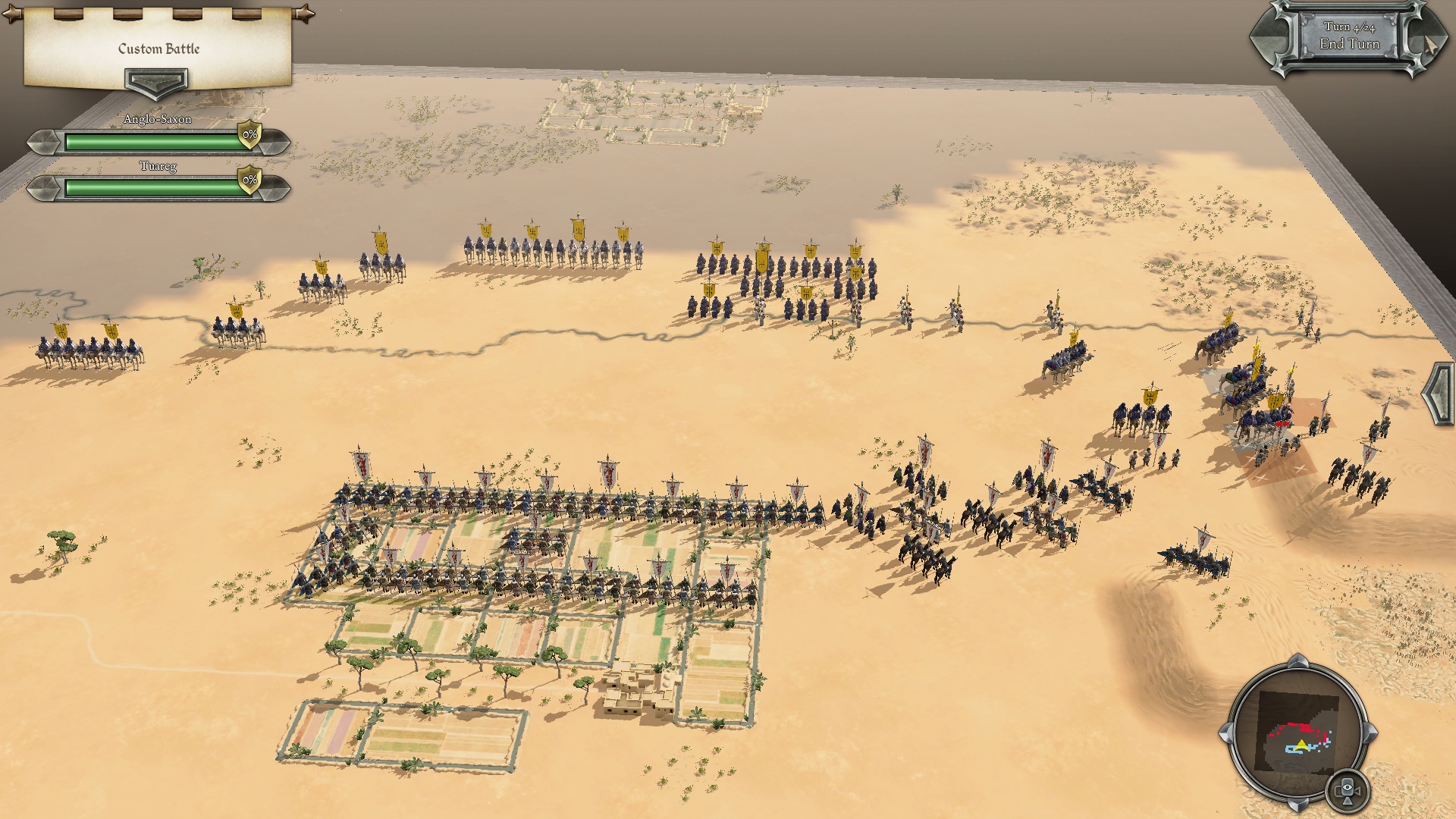The width and height of the screenshot is (1456, 819).
Task: Click the yellow player arrow on the minimap
Action: [x=1301, y=745]
